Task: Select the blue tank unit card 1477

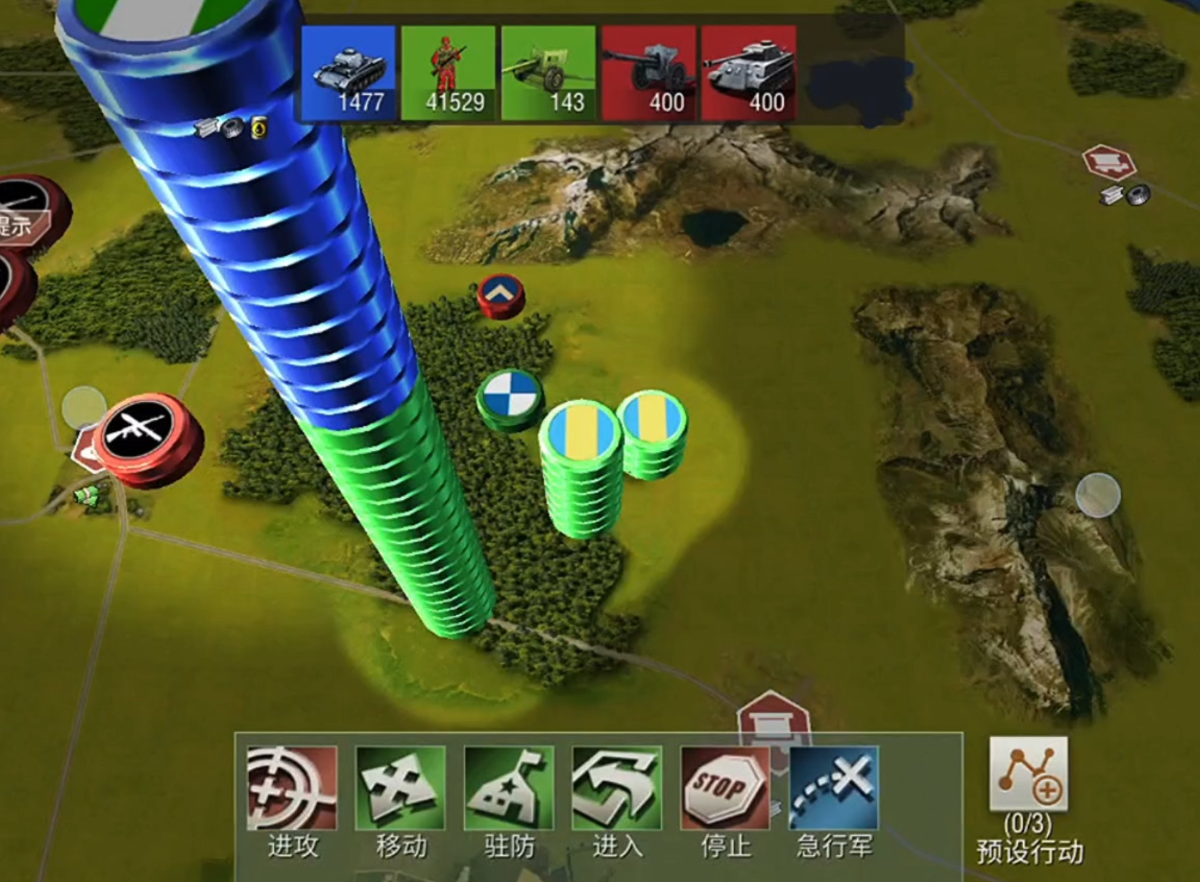Action: [348, 73]
